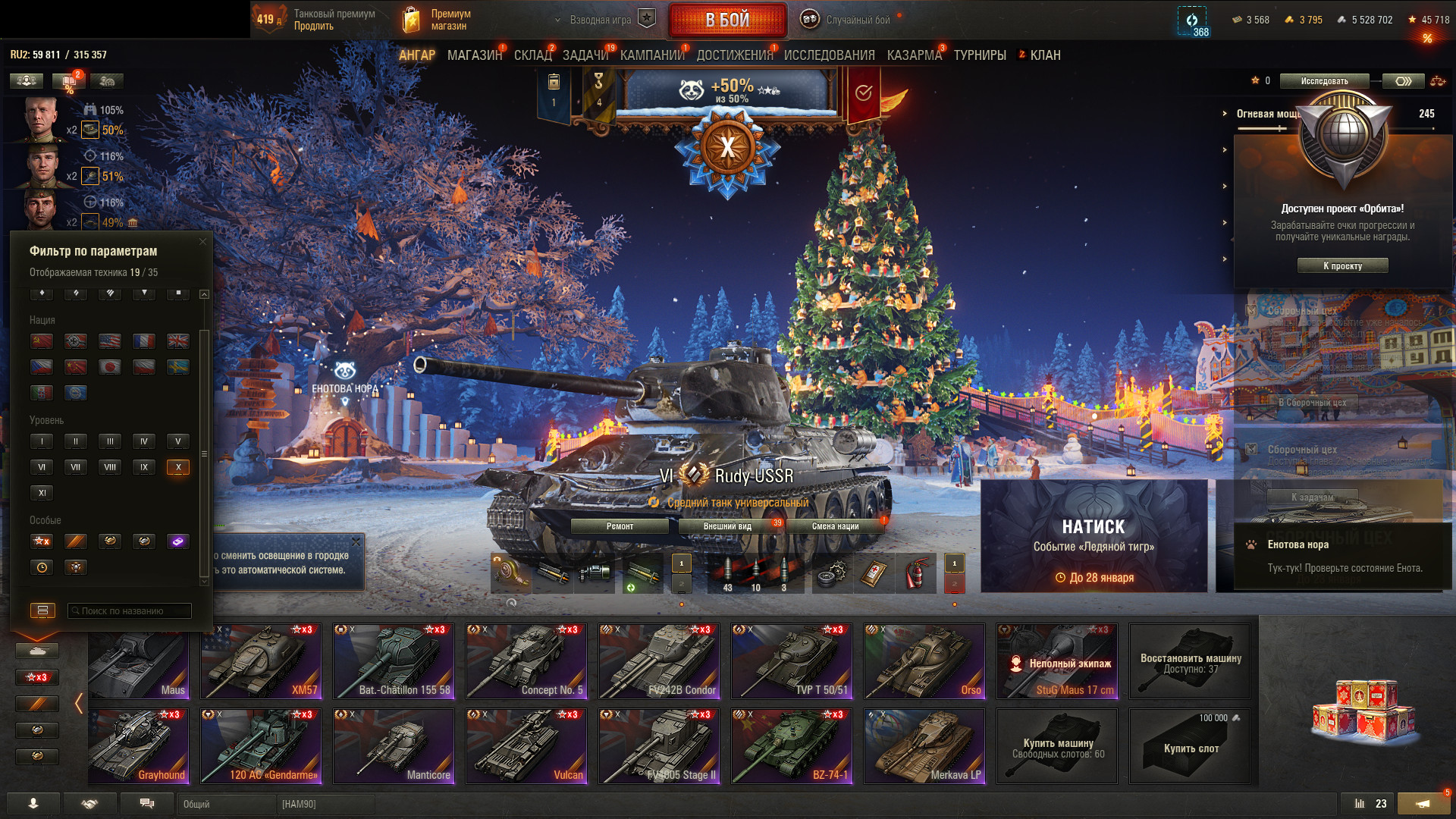Click the Смена нации button
Image resolution: width=1456 pixels, height=819 pixels.
(x=835, y=526)
